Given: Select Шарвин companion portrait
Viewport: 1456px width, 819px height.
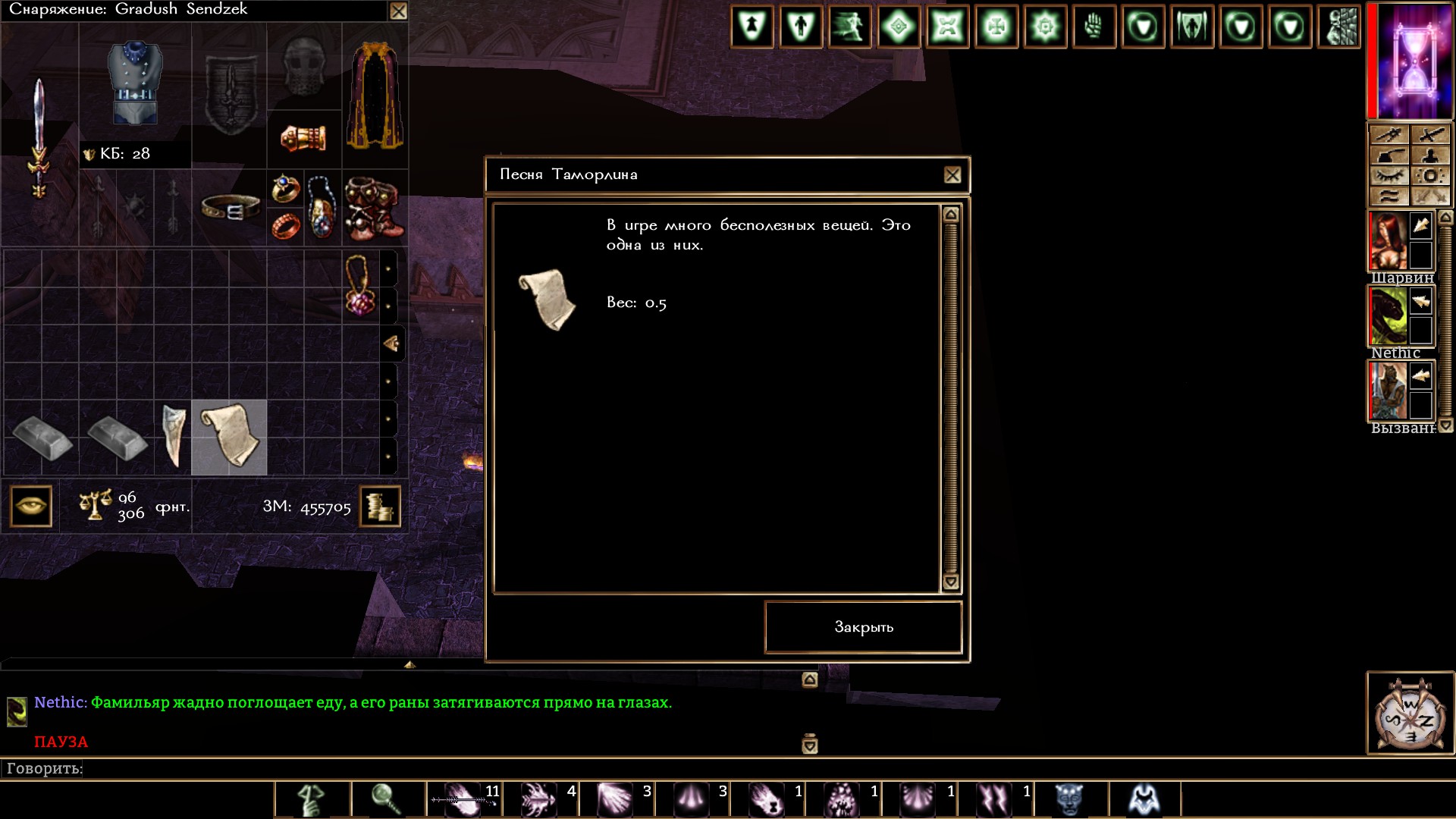Looking at the screenshot, I should (1388, 241).
